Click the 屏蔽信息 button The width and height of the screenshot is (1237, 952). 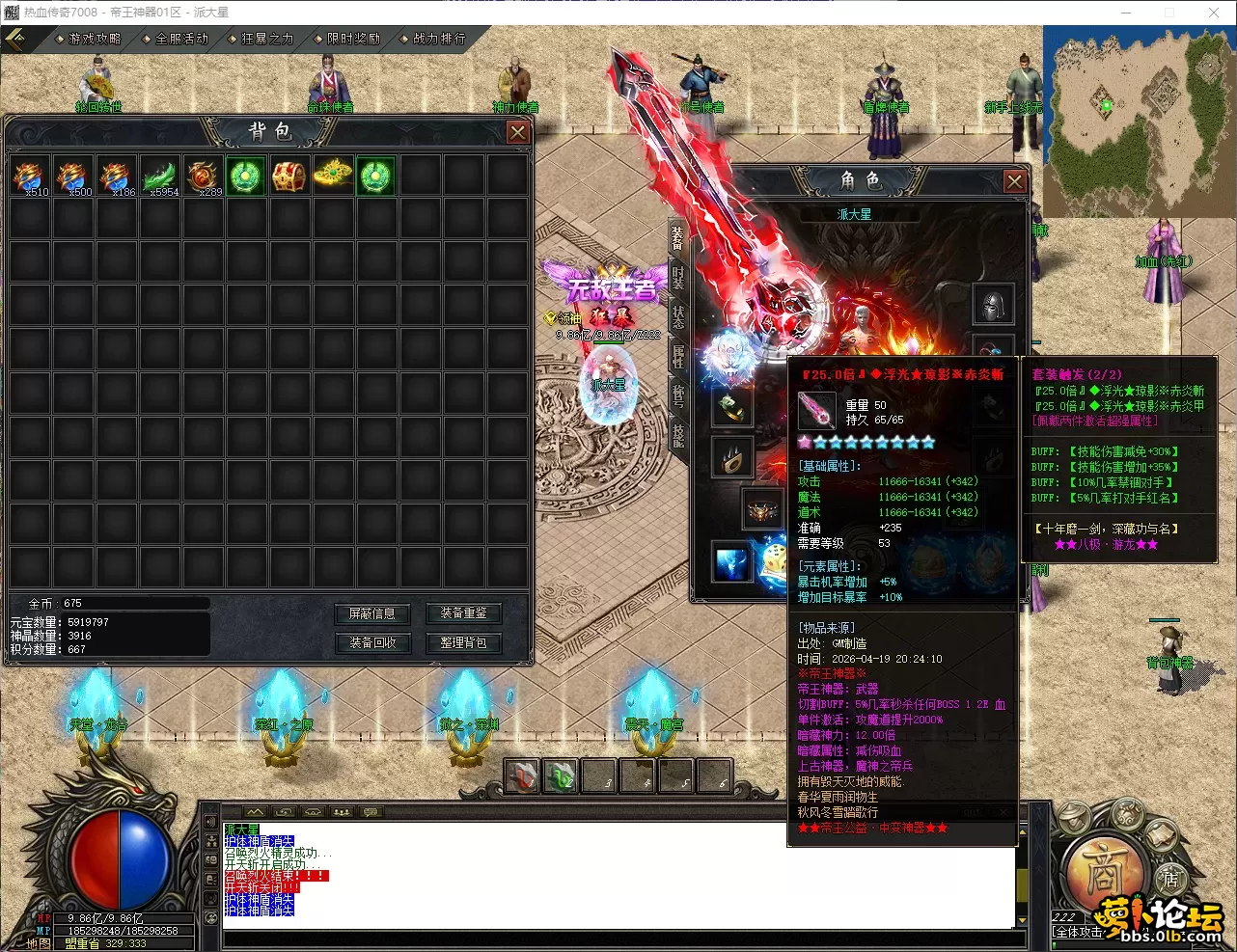[x=371, y=613]
